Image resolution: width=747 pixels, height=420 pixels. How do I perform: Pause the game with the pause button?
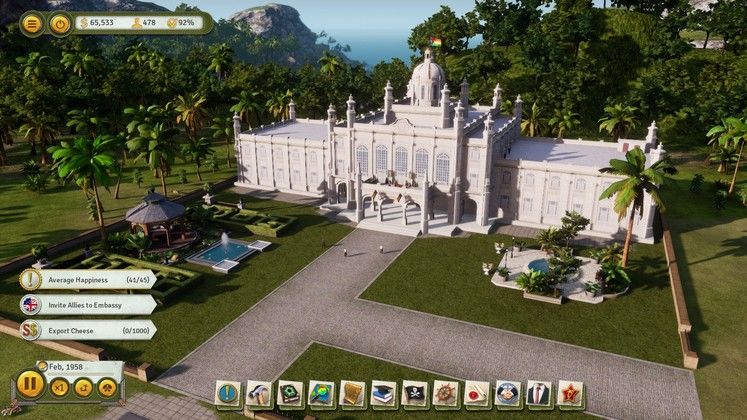tap(30, 385)
